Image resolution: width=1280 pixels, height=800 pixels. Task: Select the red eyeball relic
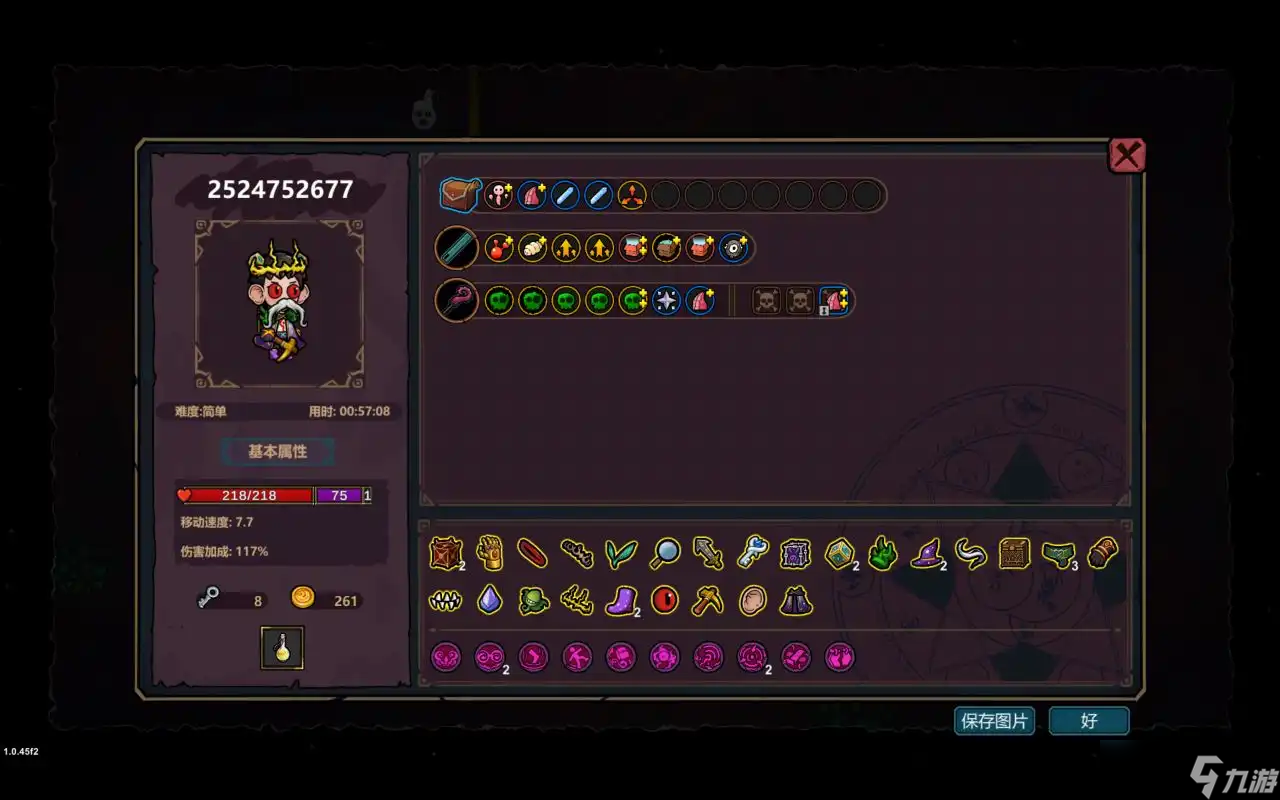pos(664,600)
